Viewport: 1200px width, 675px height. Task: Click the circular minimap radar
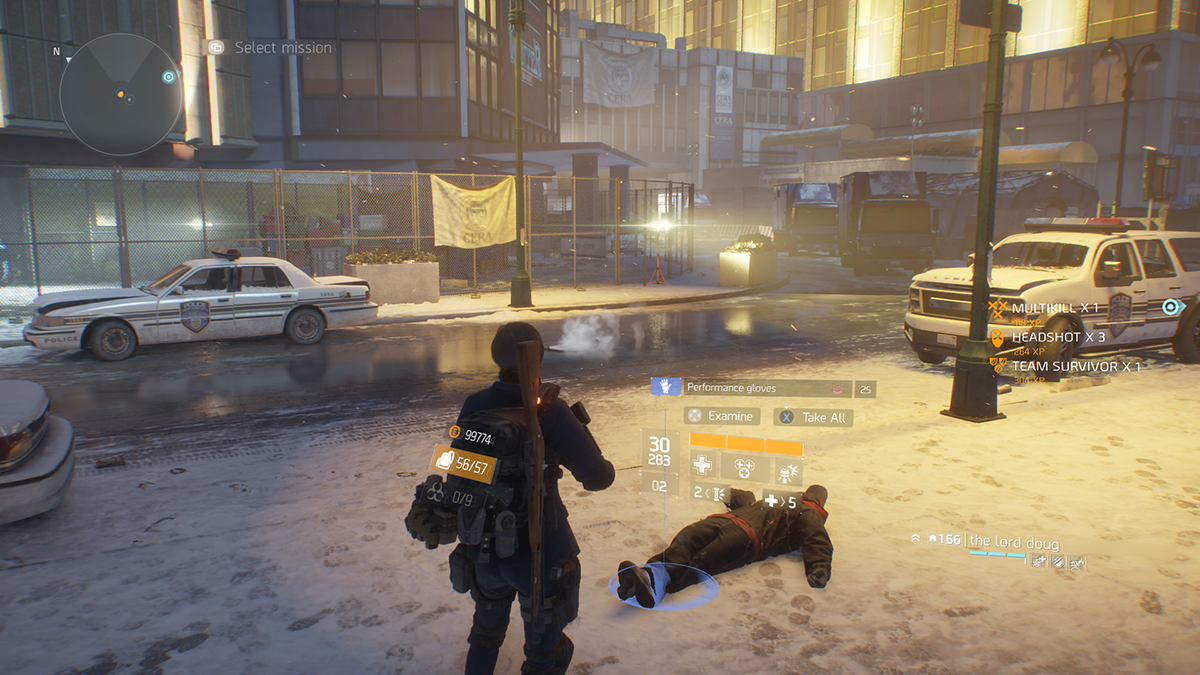(x=120, y=95)
